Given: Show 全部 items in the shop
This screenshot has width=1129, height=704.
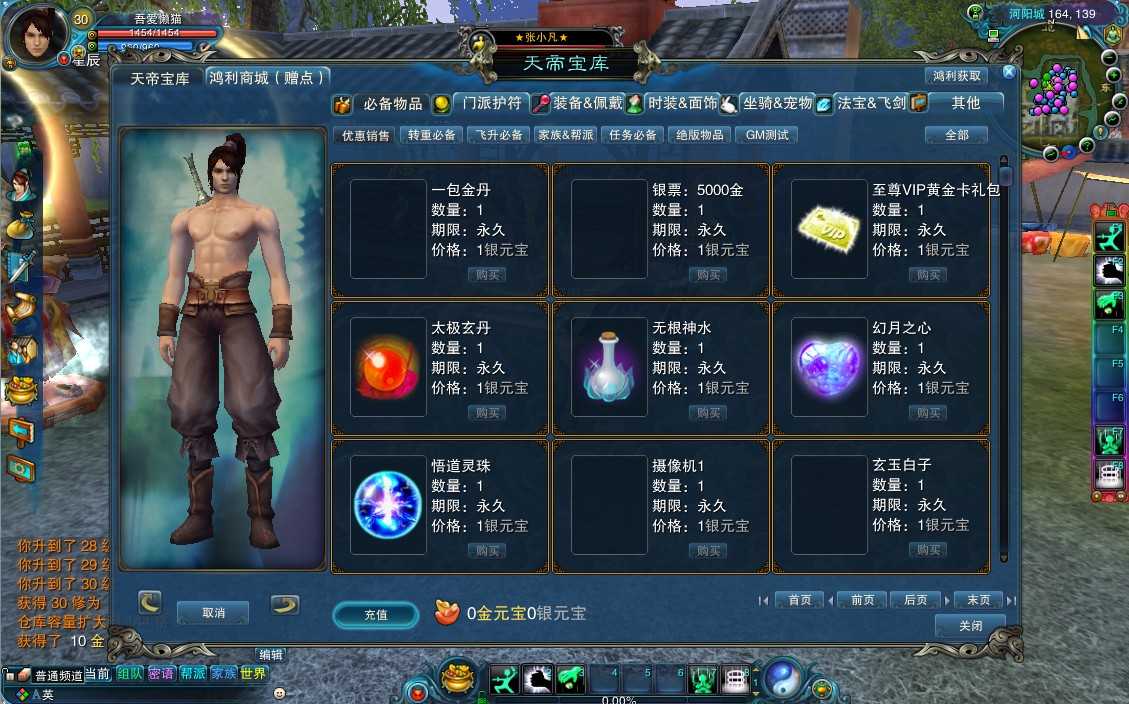Looking at the screenshot, I should [956, 135].
